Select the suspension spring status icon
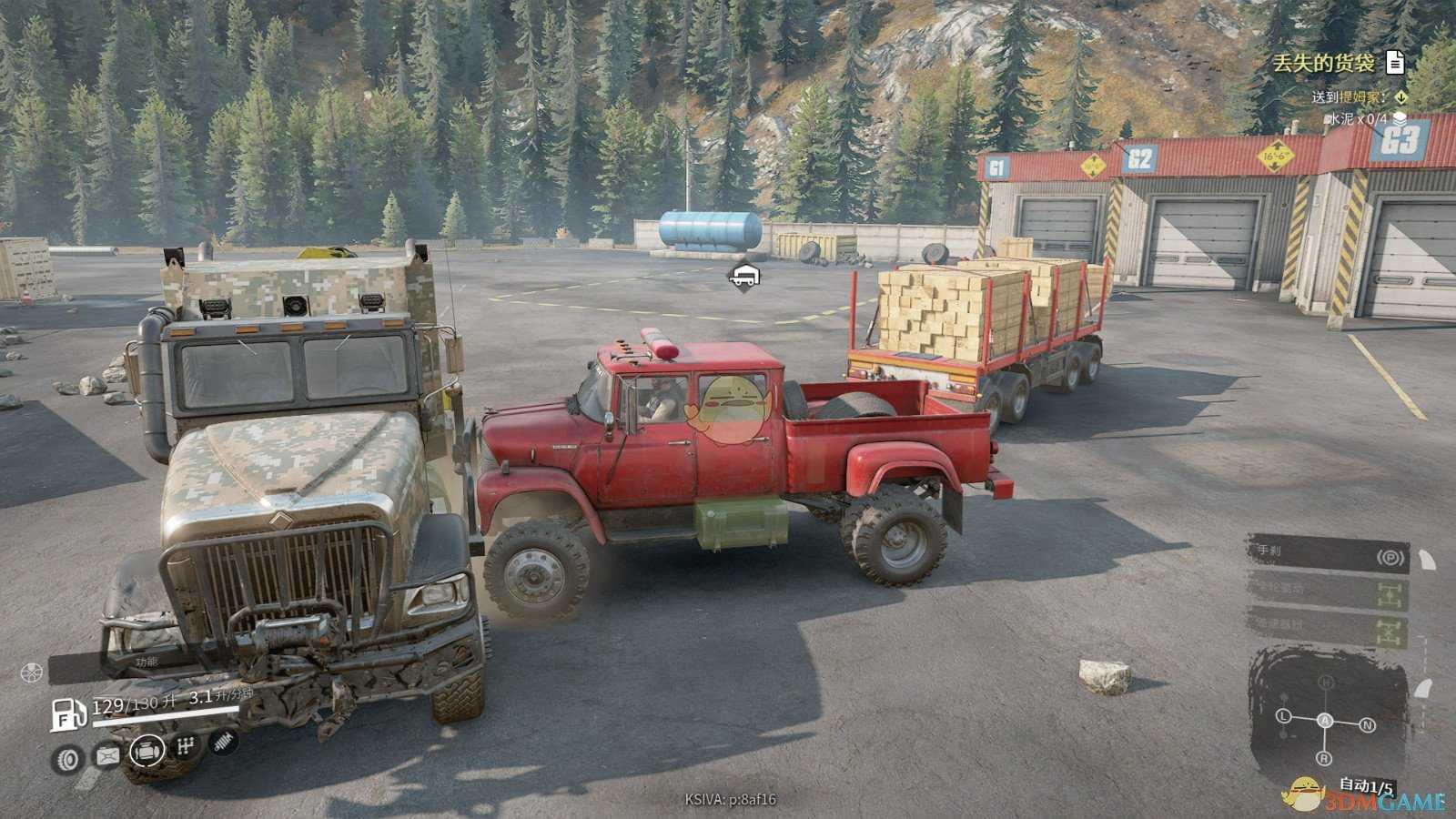Screen dimensions: 1456x819 point(223,742)
